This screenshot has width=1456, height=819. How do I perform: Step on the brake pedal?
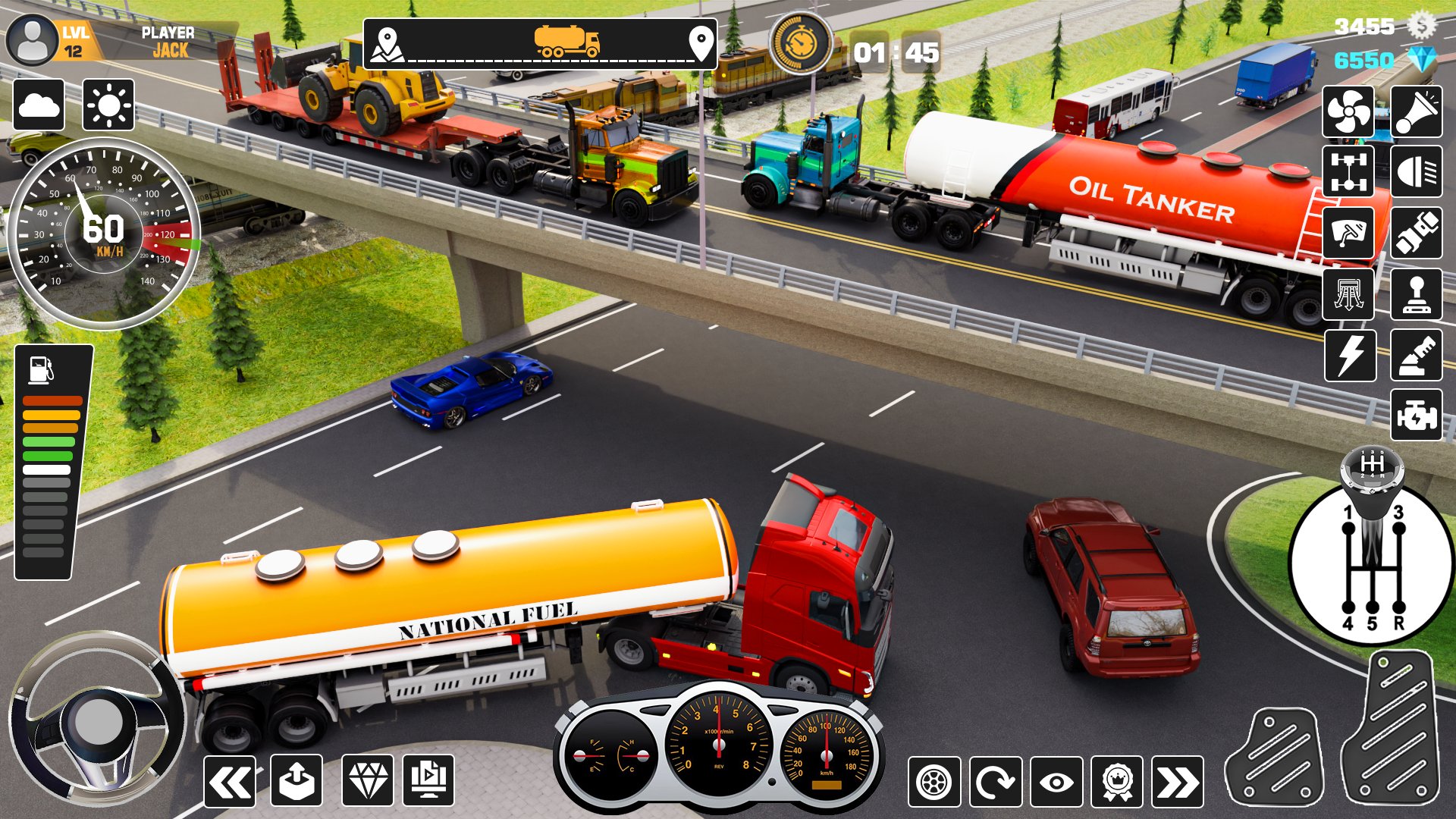coord(1275,757)
